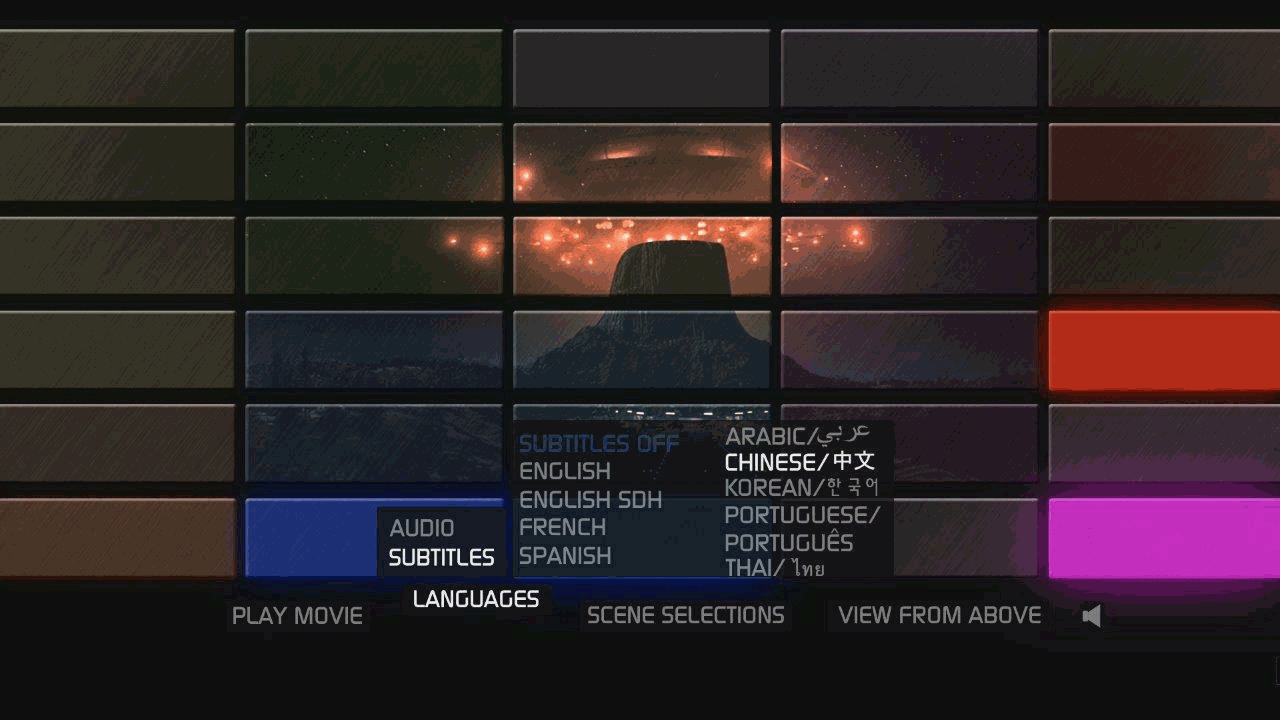Screen dimensions: 1280x720
Task: Choose Spanish subtitles
Action: pyautogui.click(x=566, y=557)
